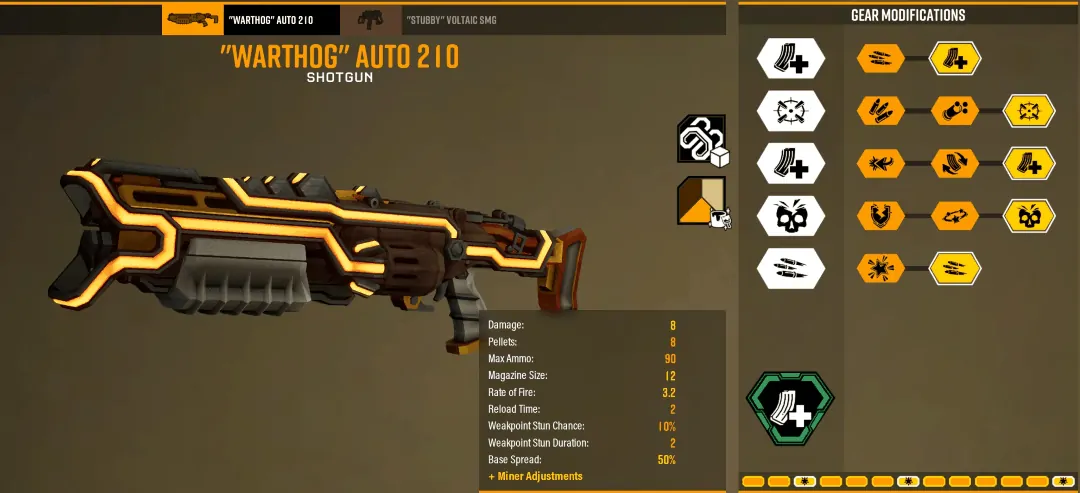Choose the orange broken armor shield mod
Image resolution: width=1080 pixels, height=493 pixels.
pos(881,214)
